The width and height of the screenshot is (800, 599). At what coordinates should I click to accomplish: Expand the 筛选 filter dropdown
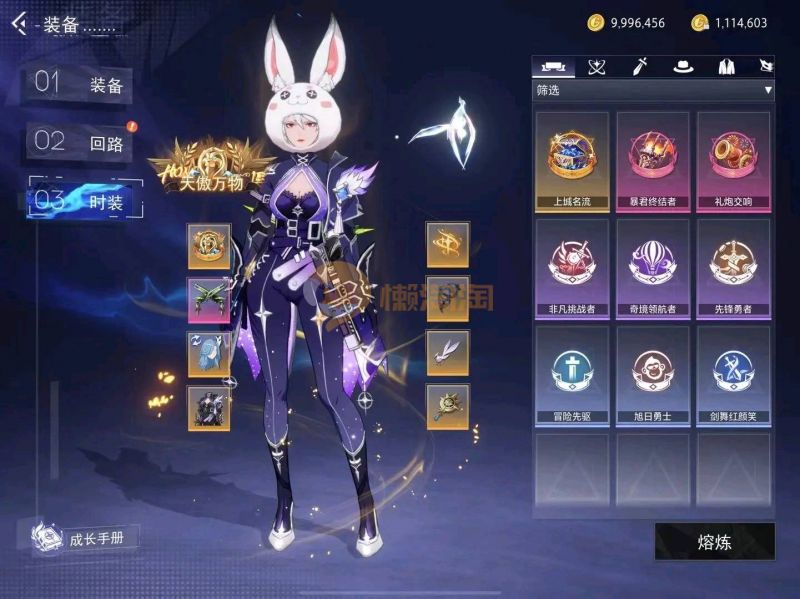(654, 90)
